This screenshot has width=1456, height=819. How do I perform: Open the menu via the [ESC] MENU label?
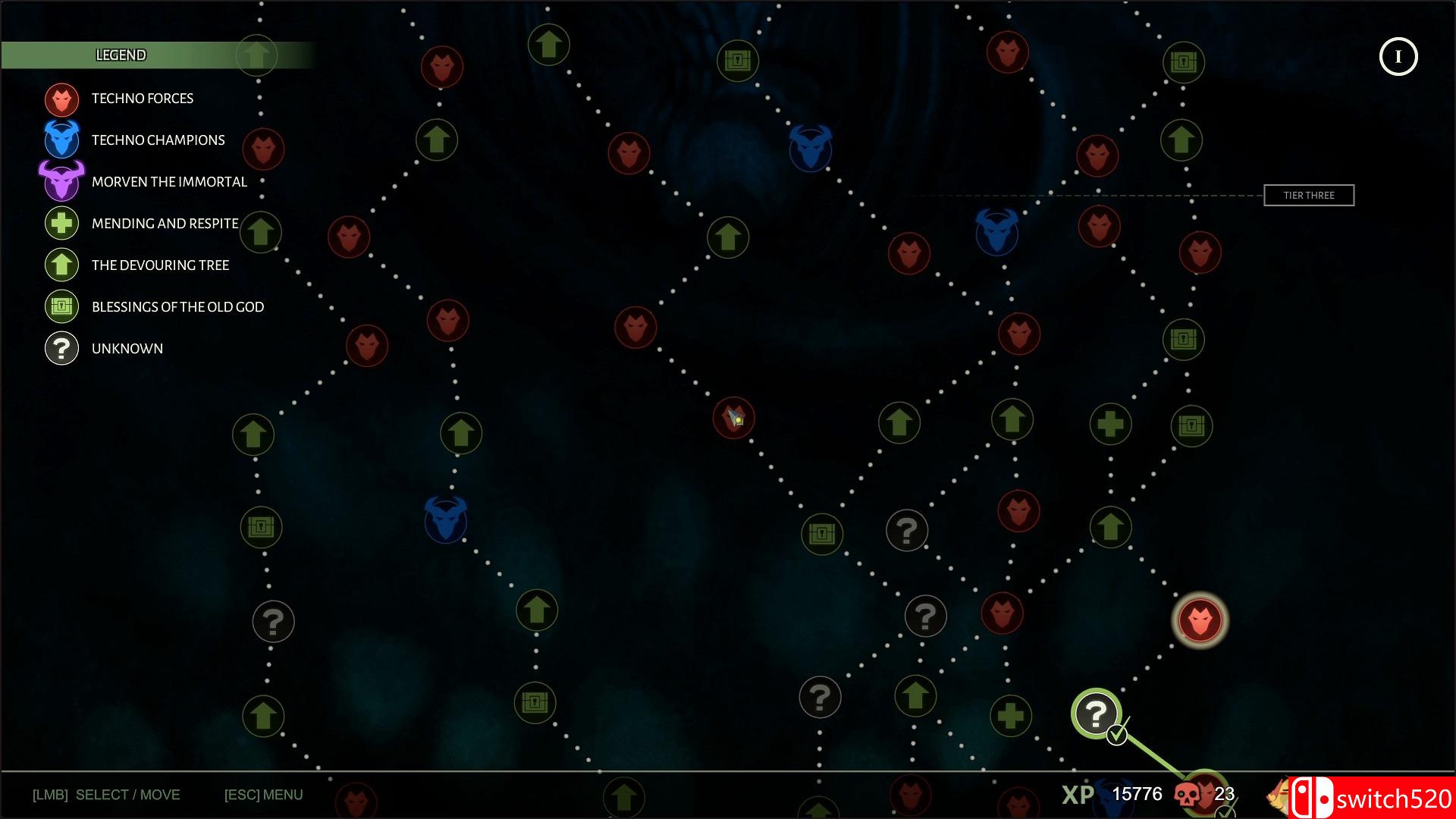click(263, 794)
